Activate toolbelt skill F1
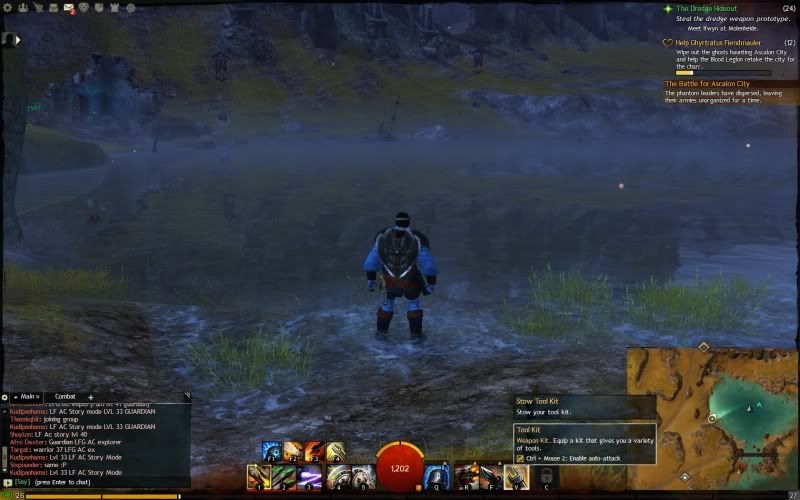 270,451
